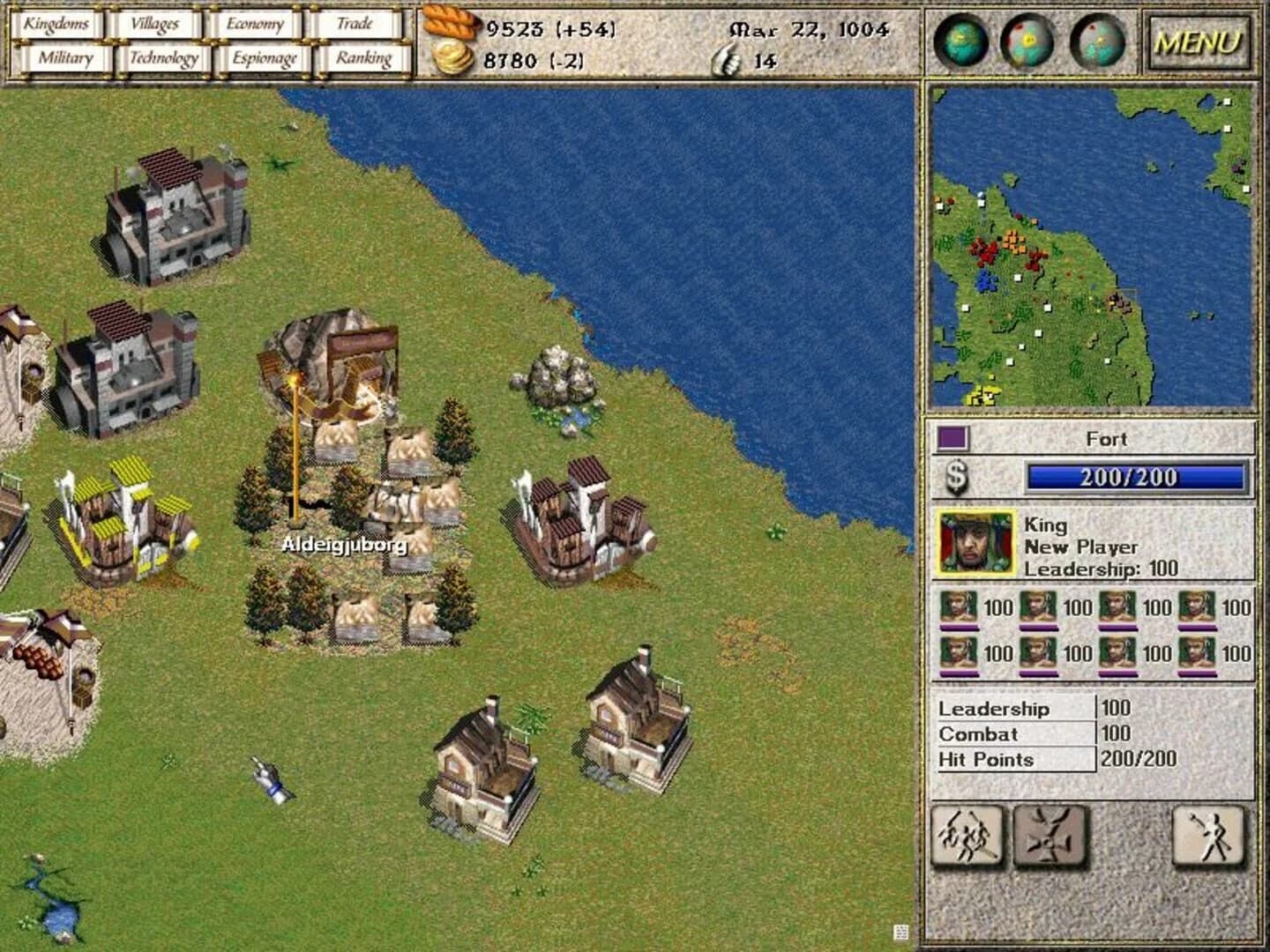Click the leftmost globe map-view icon
Screen dimensions: 1270x952
point(959,41)
